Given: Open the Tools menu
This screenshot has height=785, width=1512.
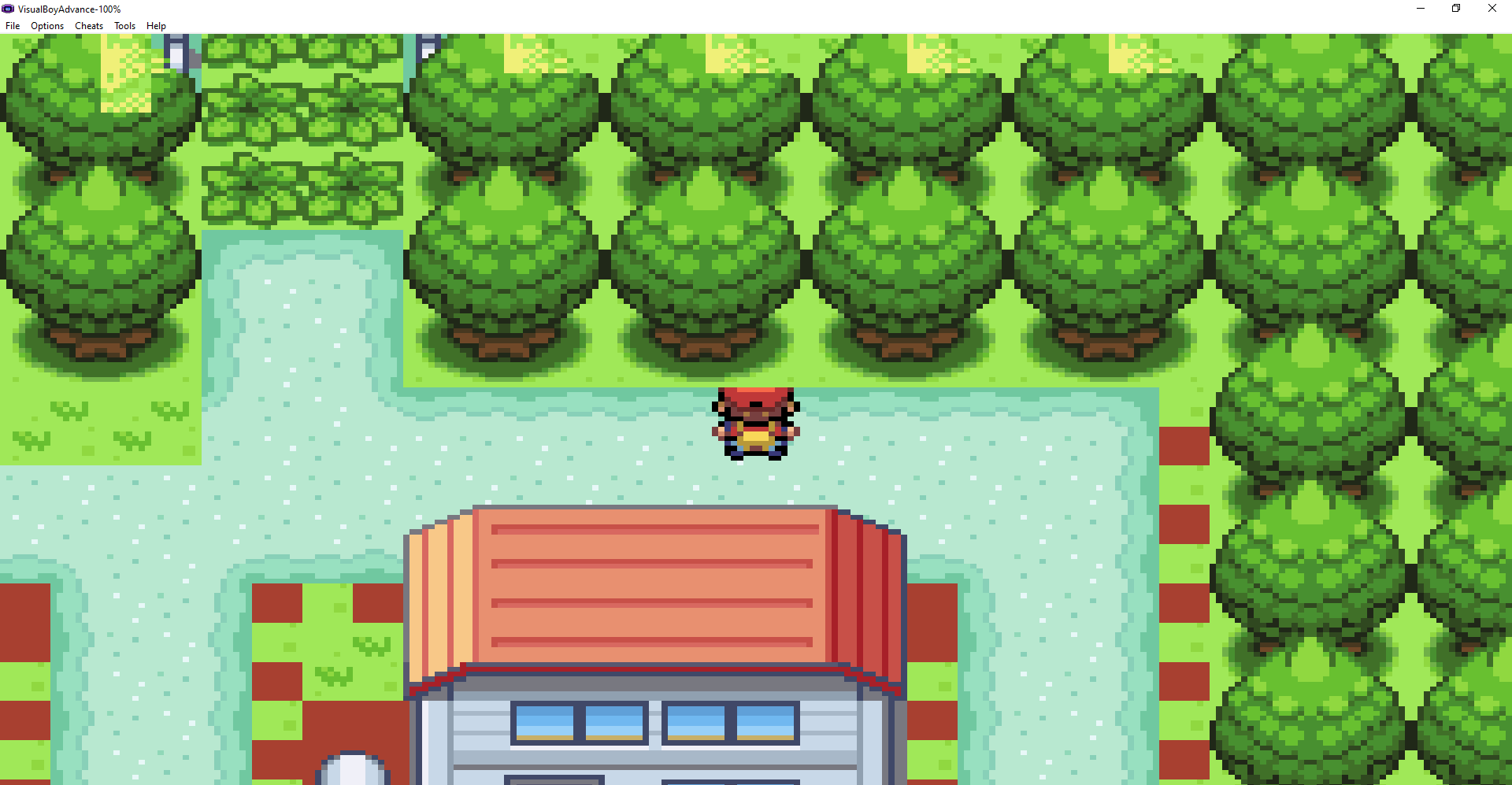Looking at the screenshot, I should tap(124, 25).
